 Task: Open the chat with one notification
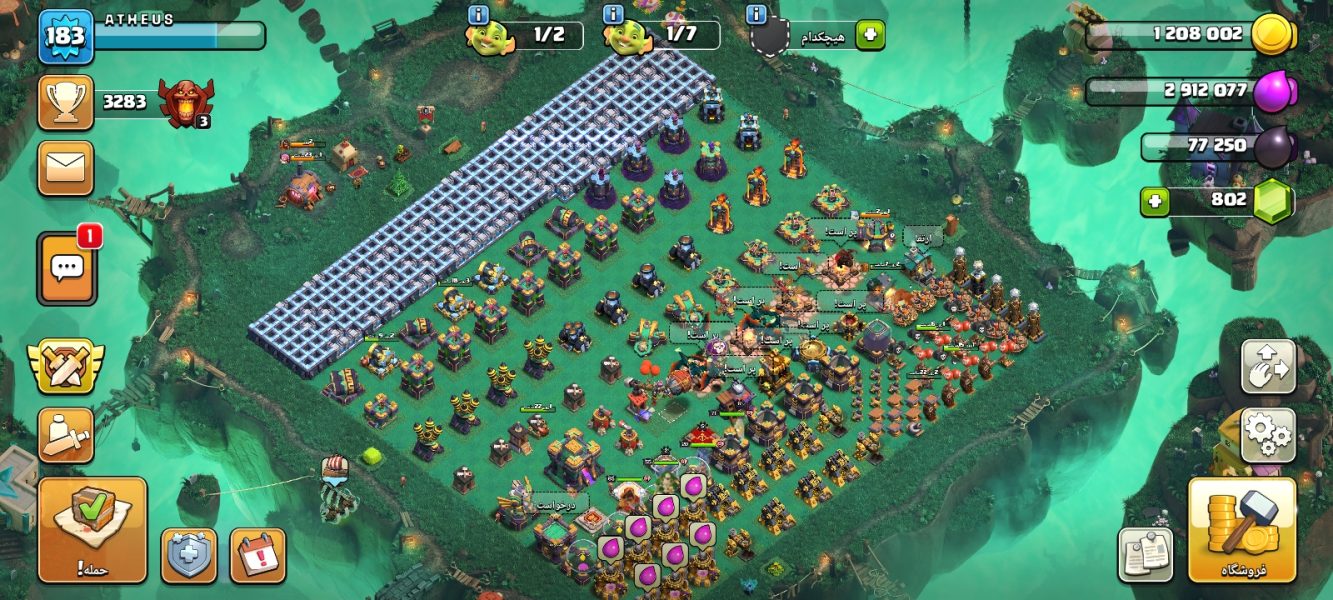coord(67,268)
